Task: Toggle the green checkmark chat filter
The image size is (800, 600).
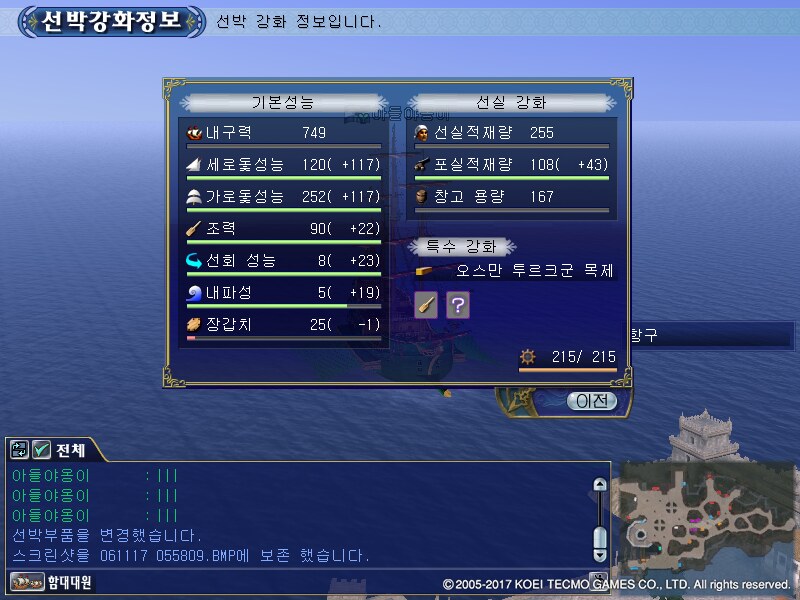Action: [41, 450]
